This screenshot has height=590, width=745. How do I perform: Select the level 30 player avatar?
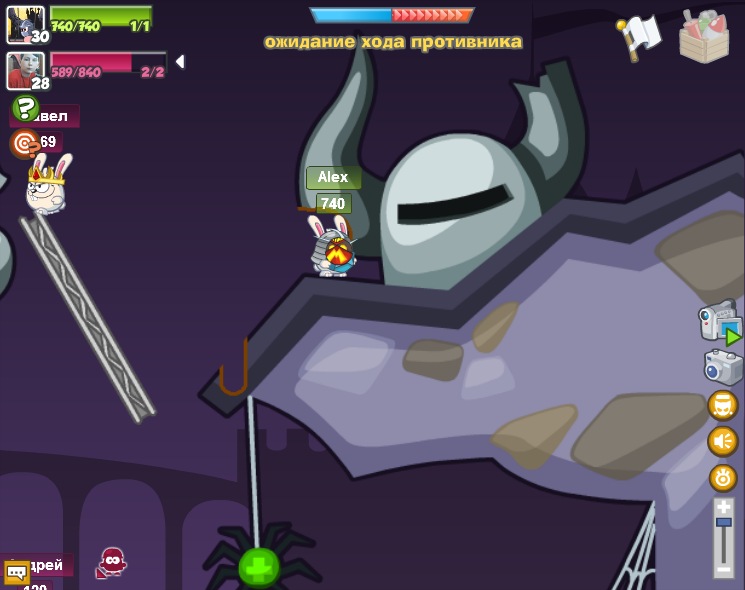tap(24, 24)
